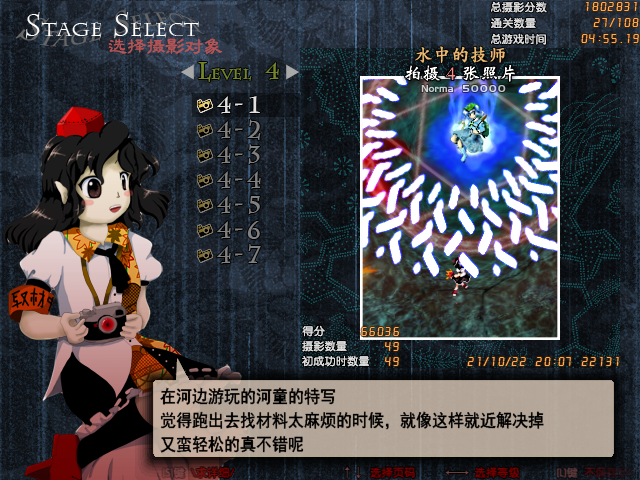Screen dimensions: 640x480
Task: Click the left arrow beside Level 4
Action: click(187, 72)
